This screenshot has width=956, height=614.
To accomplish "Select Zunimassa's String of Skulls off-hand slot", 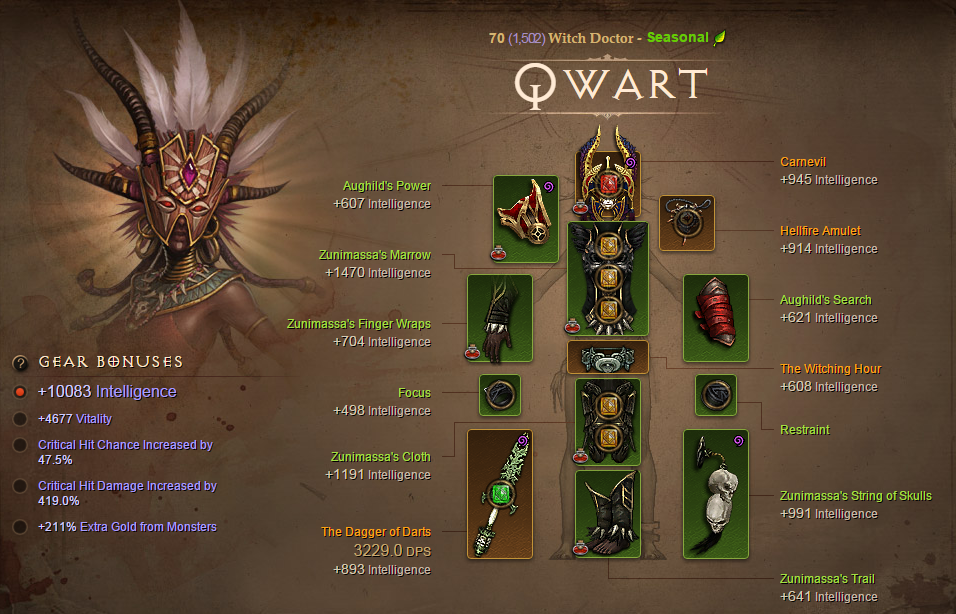I will (x=715, y=494).
